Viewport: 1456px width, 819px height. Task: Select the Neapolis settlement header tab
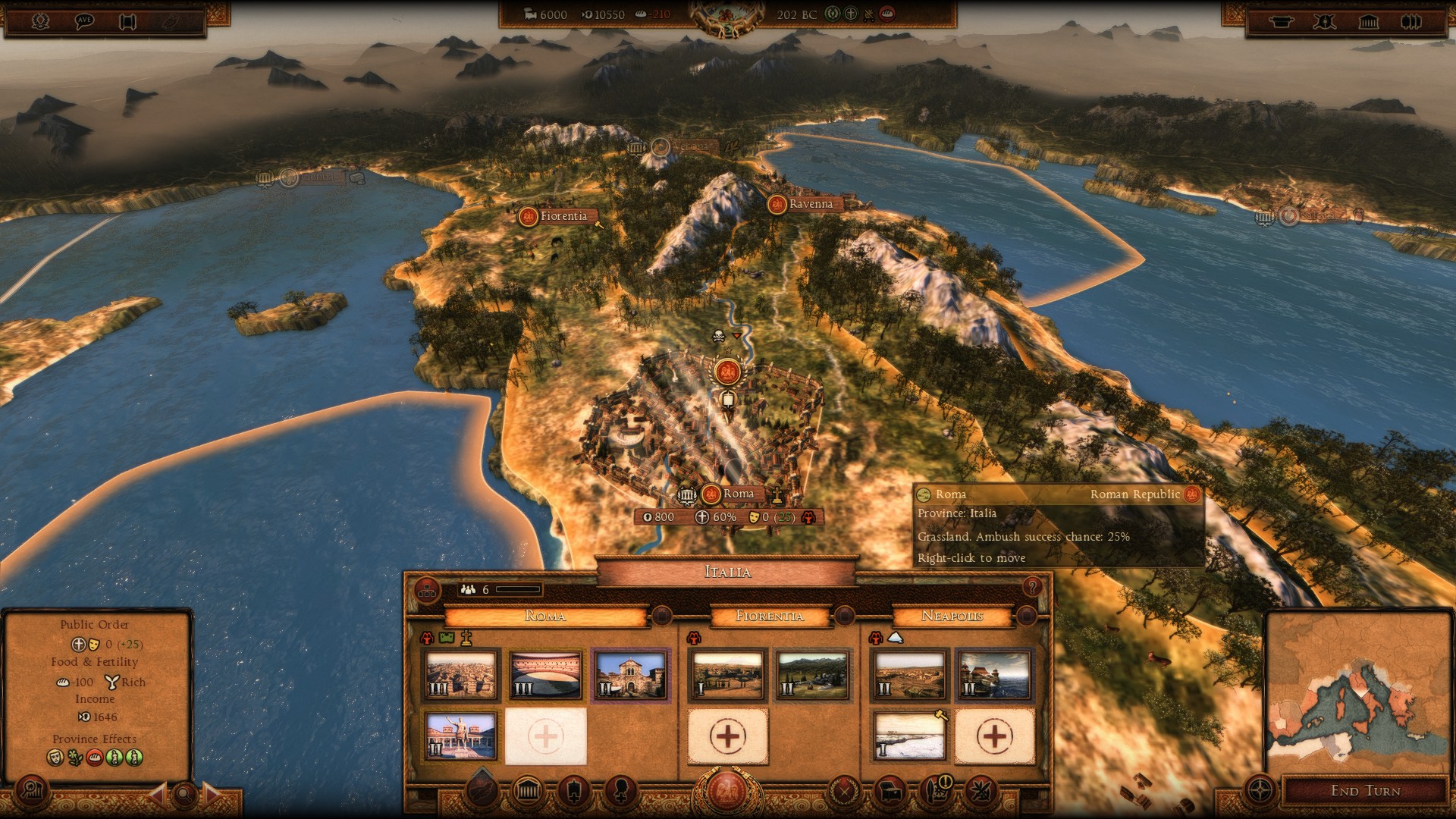click(952, 616)
